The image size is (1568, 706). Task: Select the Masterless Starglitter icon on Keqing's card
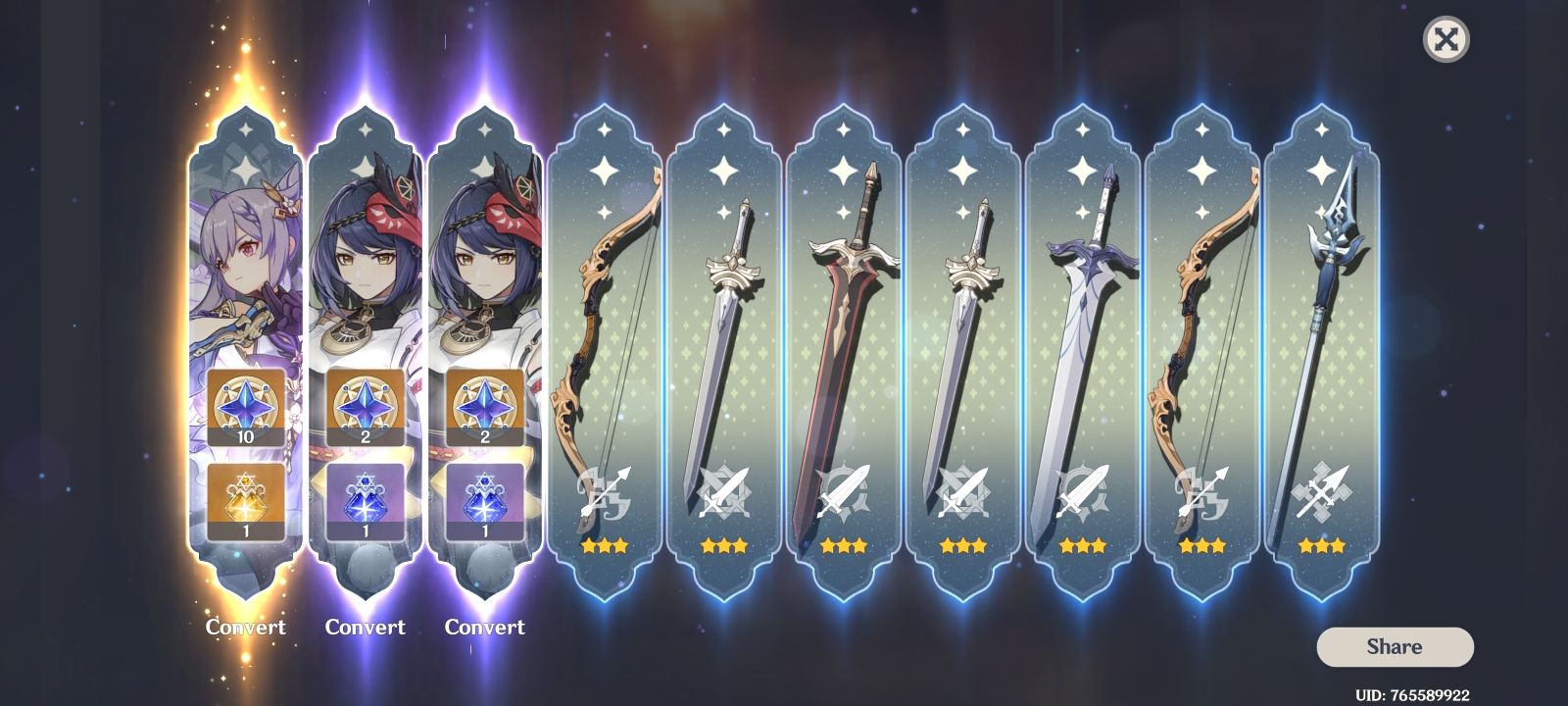[x=244, y=404]
